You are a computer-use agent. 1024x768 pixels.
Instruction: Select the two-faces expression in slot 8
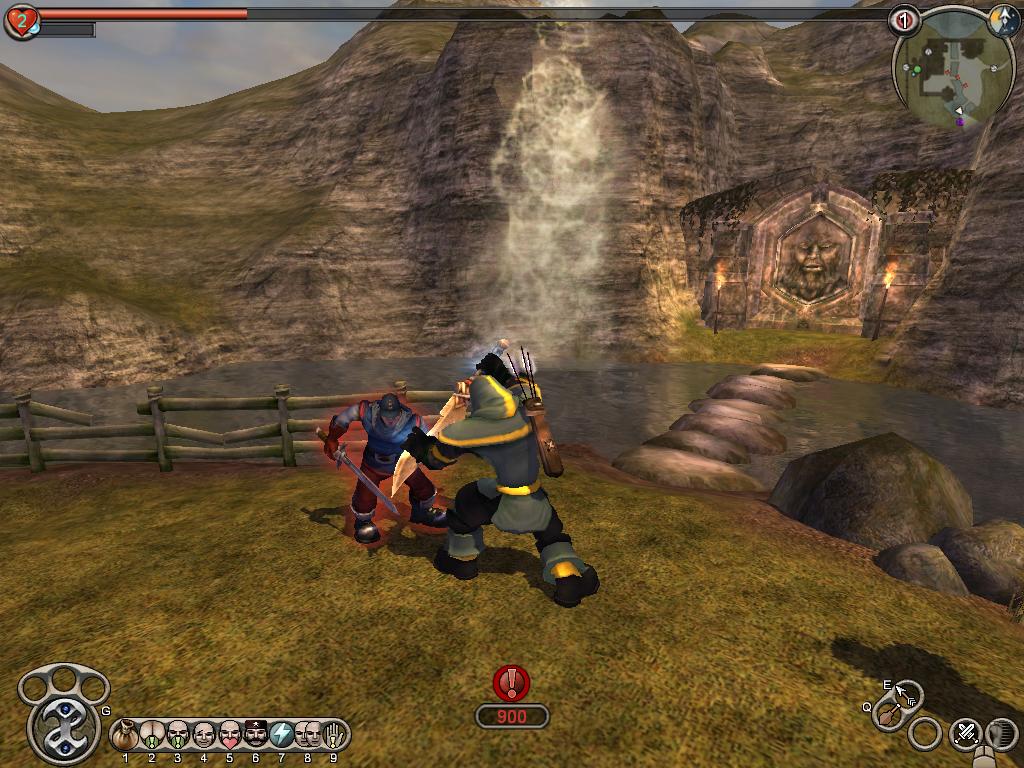[x=307, y=735]
